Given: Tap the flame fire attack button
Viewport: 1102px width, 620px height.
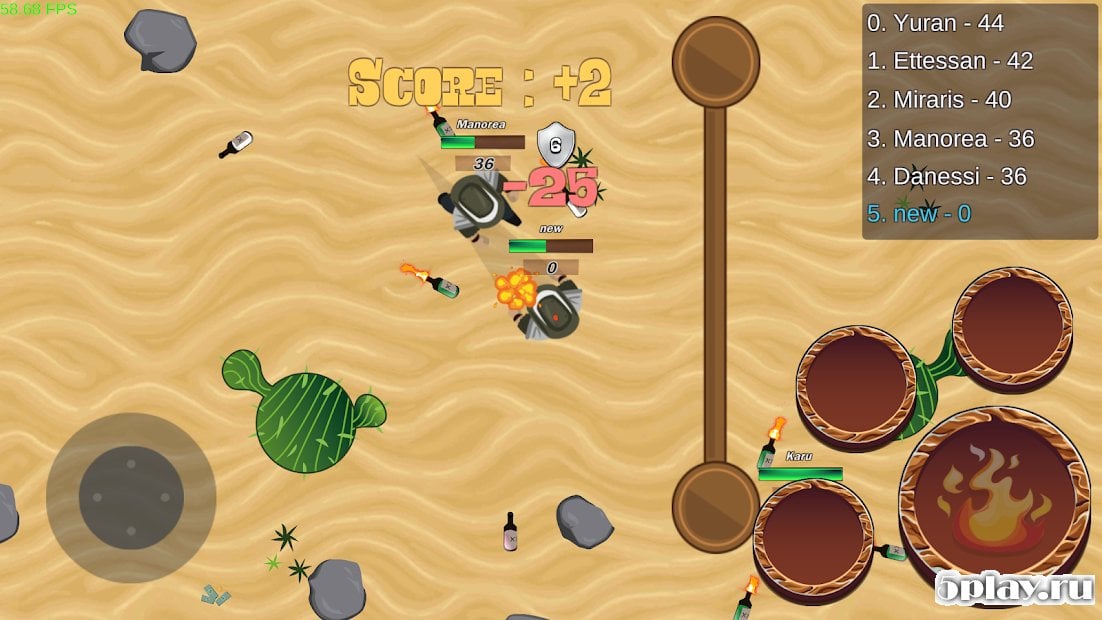Looking at the screenshot, I should pos(993,499).
